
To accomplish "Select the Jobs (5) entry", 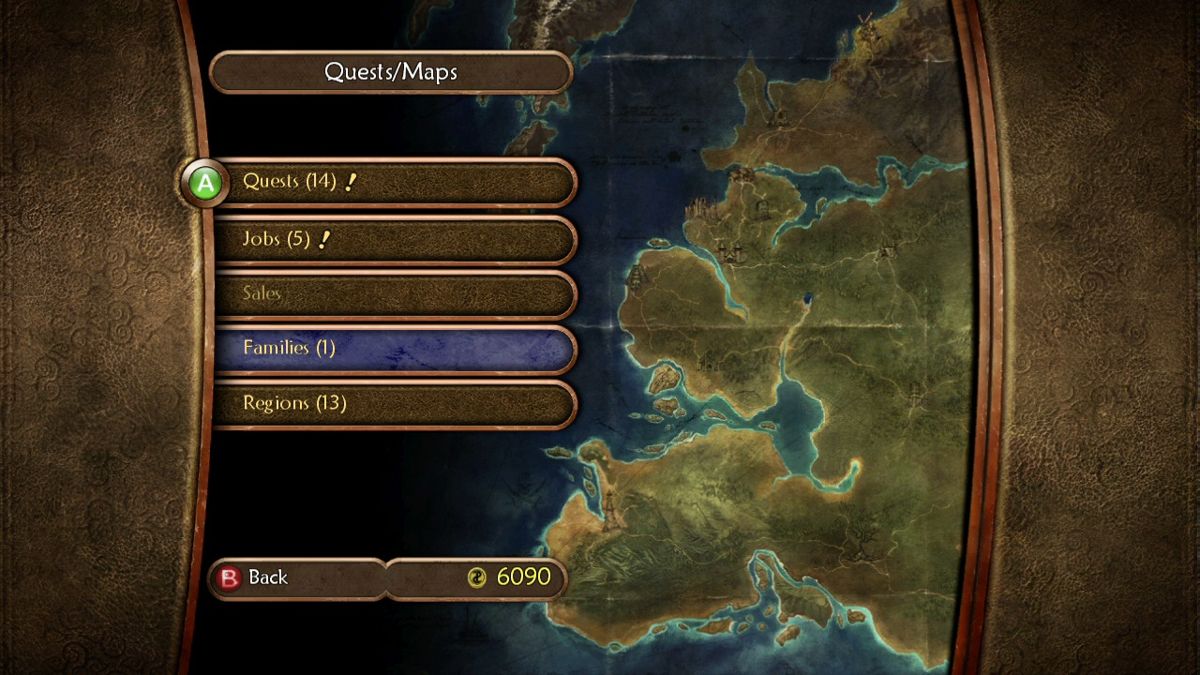I will point(395,240).
